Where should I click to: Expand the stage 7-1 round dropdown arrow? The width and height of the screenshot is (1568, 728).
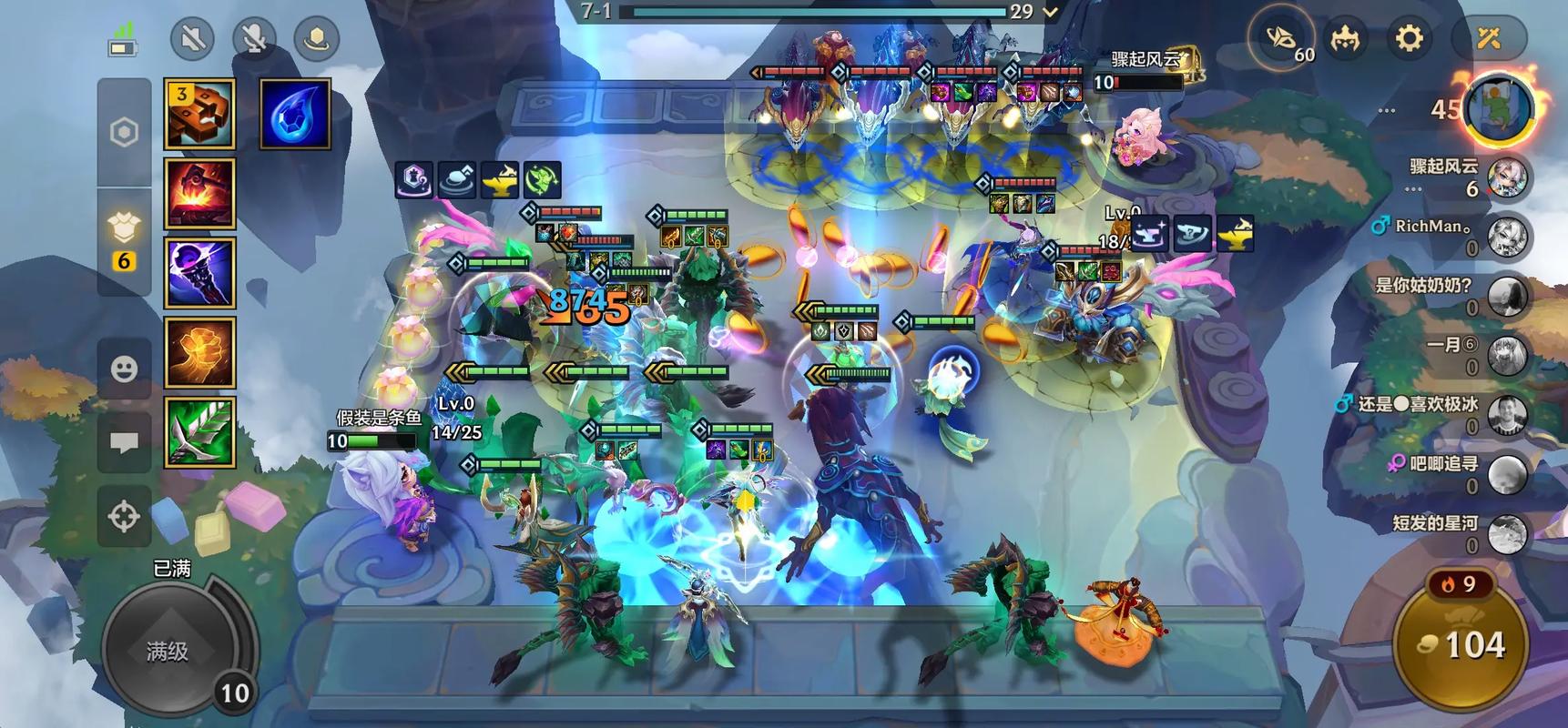tap(1051, 12)
